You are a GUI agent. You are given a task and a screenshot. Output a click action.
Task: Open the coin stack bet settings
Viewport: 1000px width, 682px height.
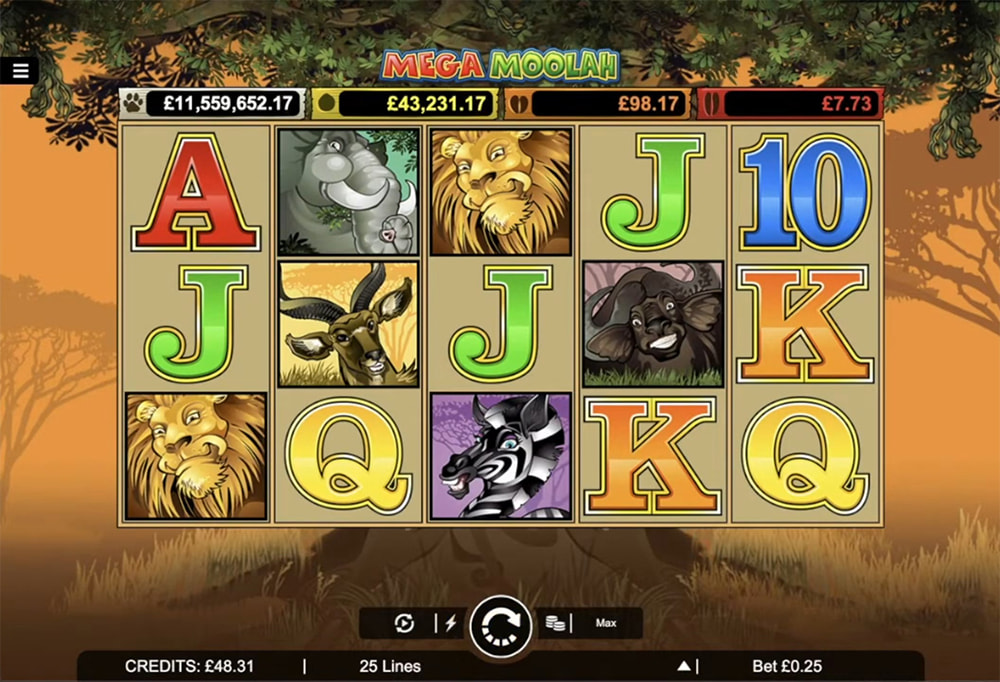tap(555, 623)
